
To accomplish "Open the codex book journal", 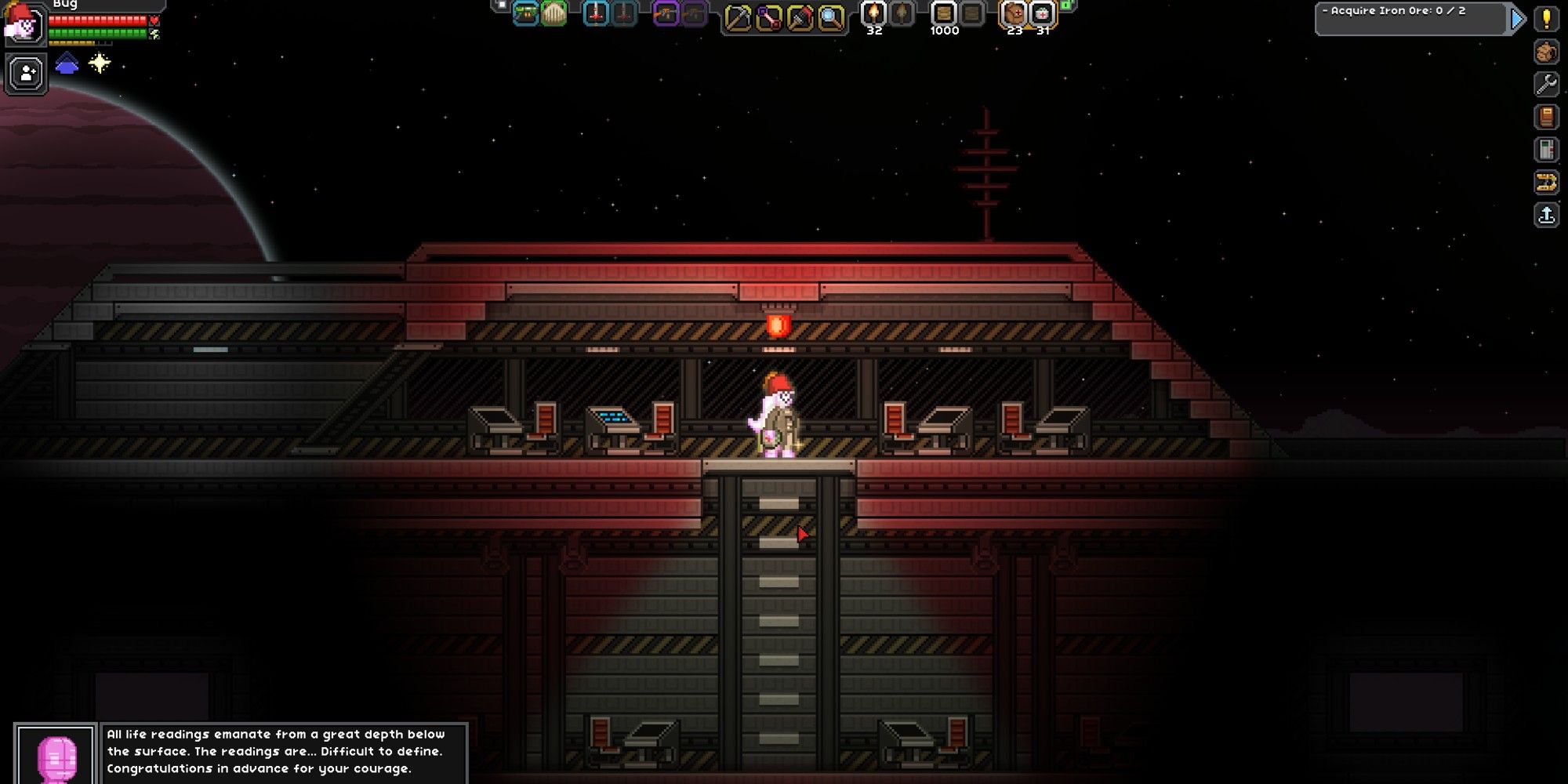I will (x=1547, y=116).
